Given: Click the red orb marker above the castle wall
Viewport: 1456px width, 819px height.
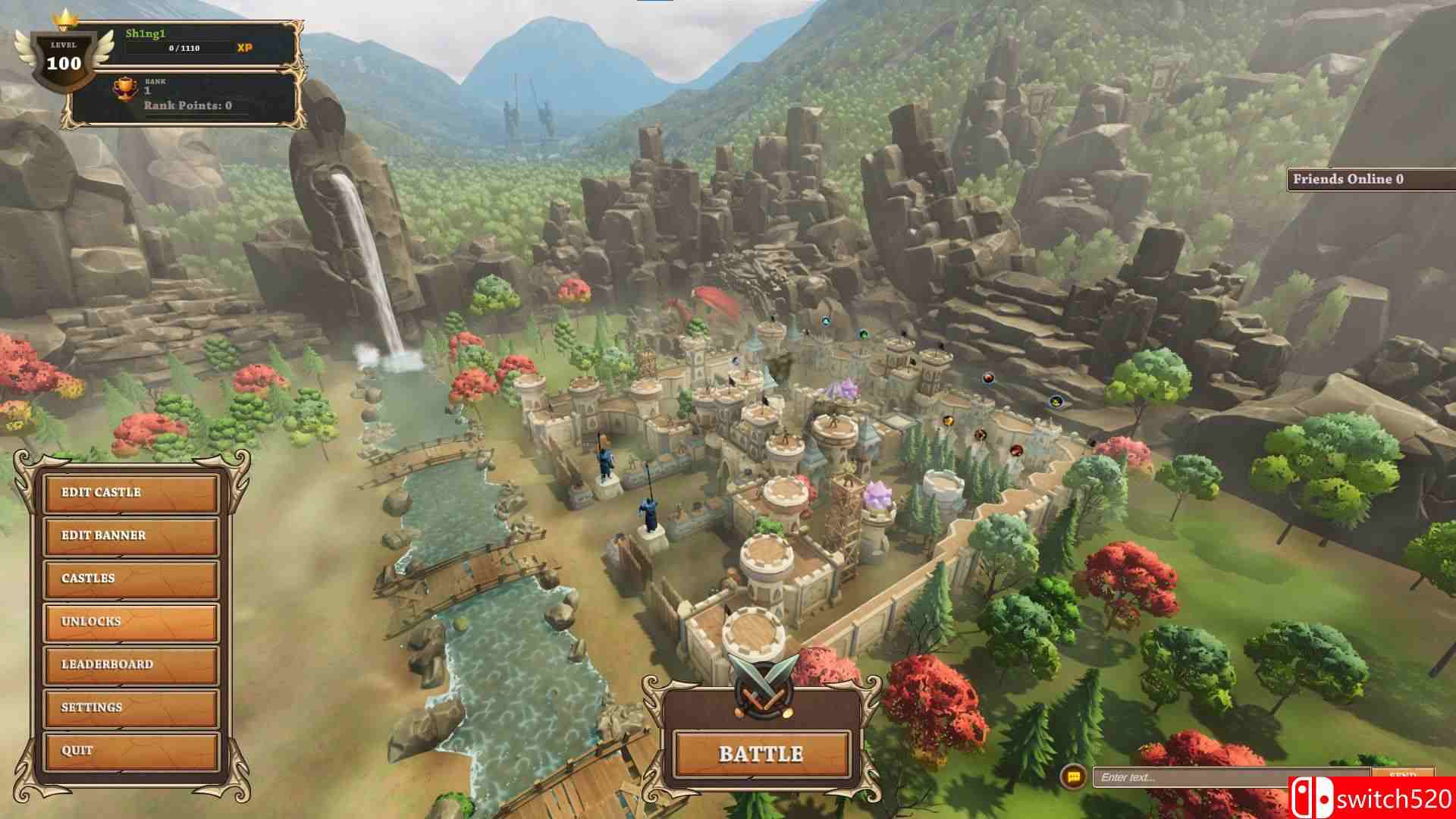Looking at the screenshot, I should pyautogui.click(x=988, y=377).
